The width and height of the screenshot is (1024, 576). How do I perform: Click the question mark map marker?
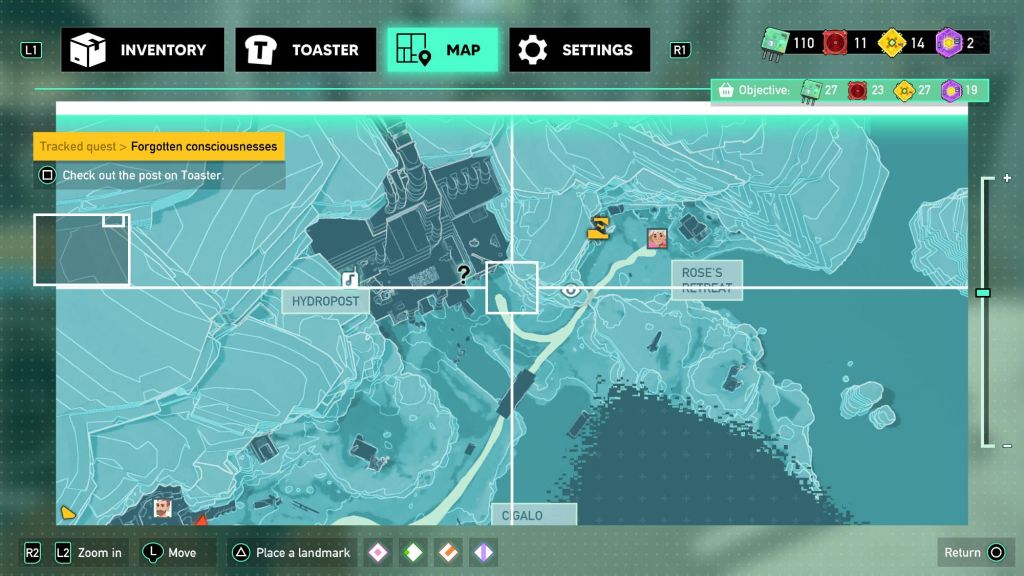464,274
